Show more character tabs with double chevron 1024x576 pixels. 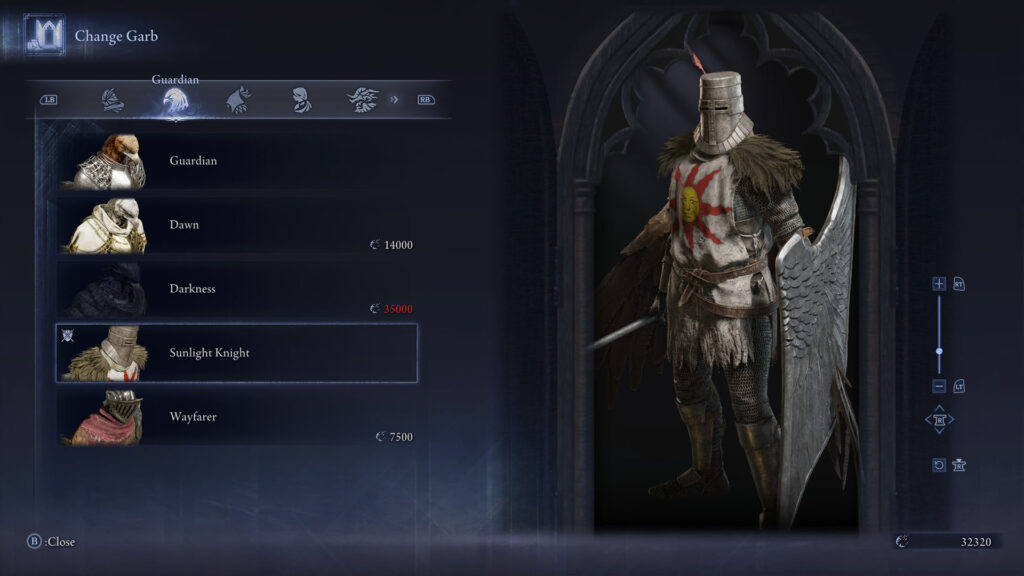click(394, 100)
